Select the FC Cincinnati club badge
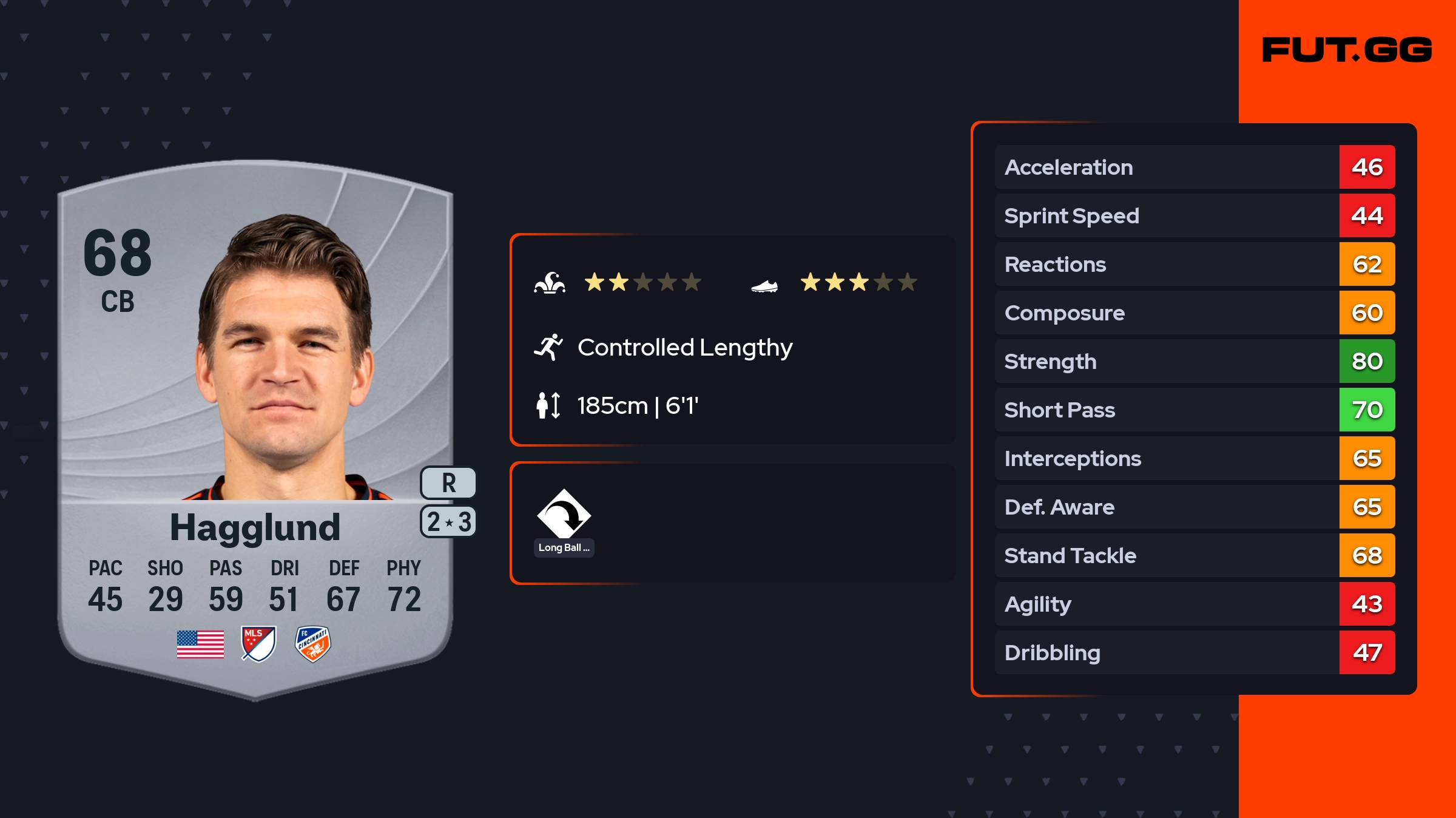Viewport: 1456px width, 818px height. tap(312, 644)
